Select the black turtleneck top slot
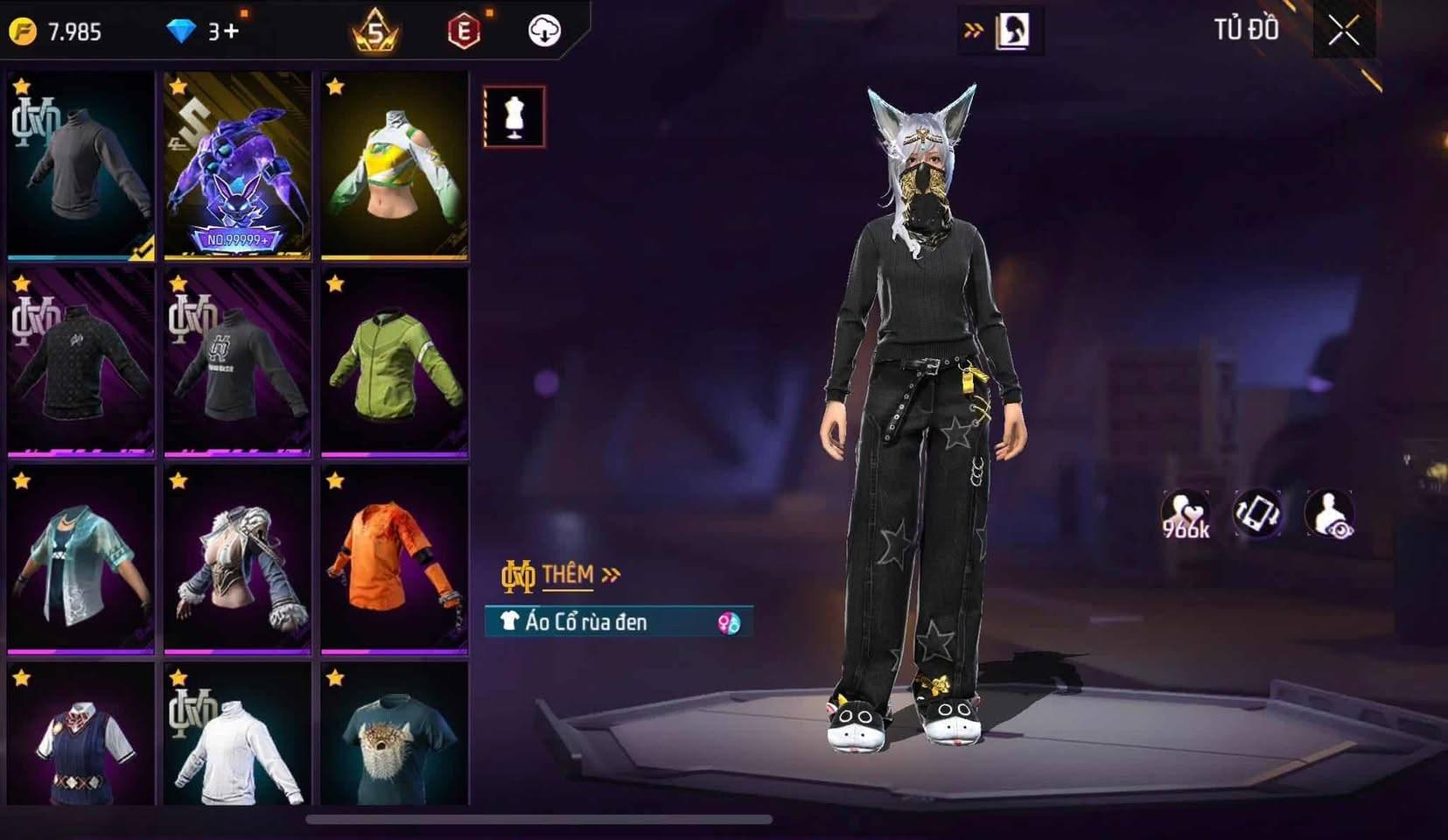Image resolution: width=1448 pixels, height=840 pixels. [80, 165]
